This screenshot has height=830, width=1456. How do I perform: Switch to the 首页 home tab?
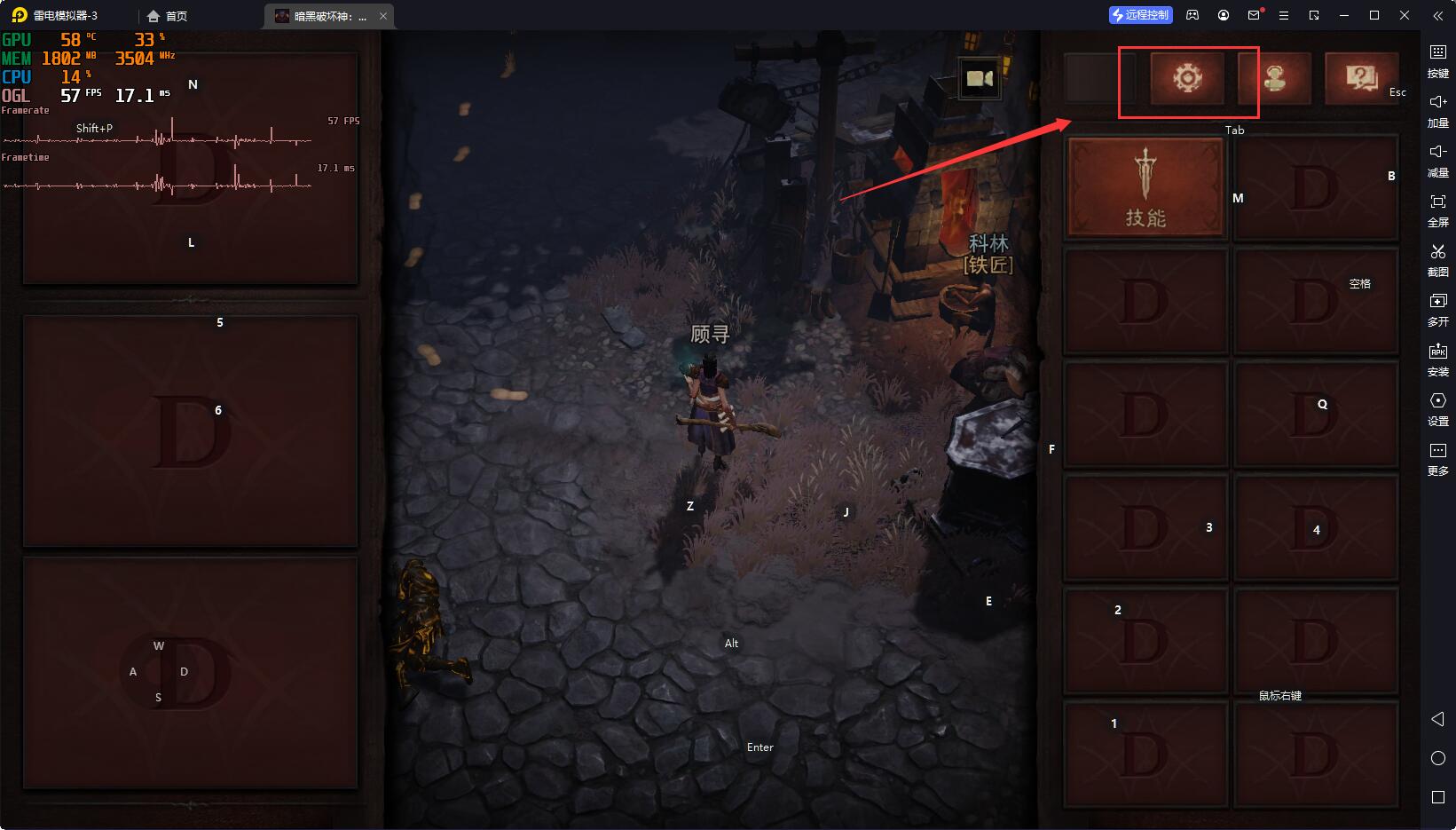[x=168, y=16]
